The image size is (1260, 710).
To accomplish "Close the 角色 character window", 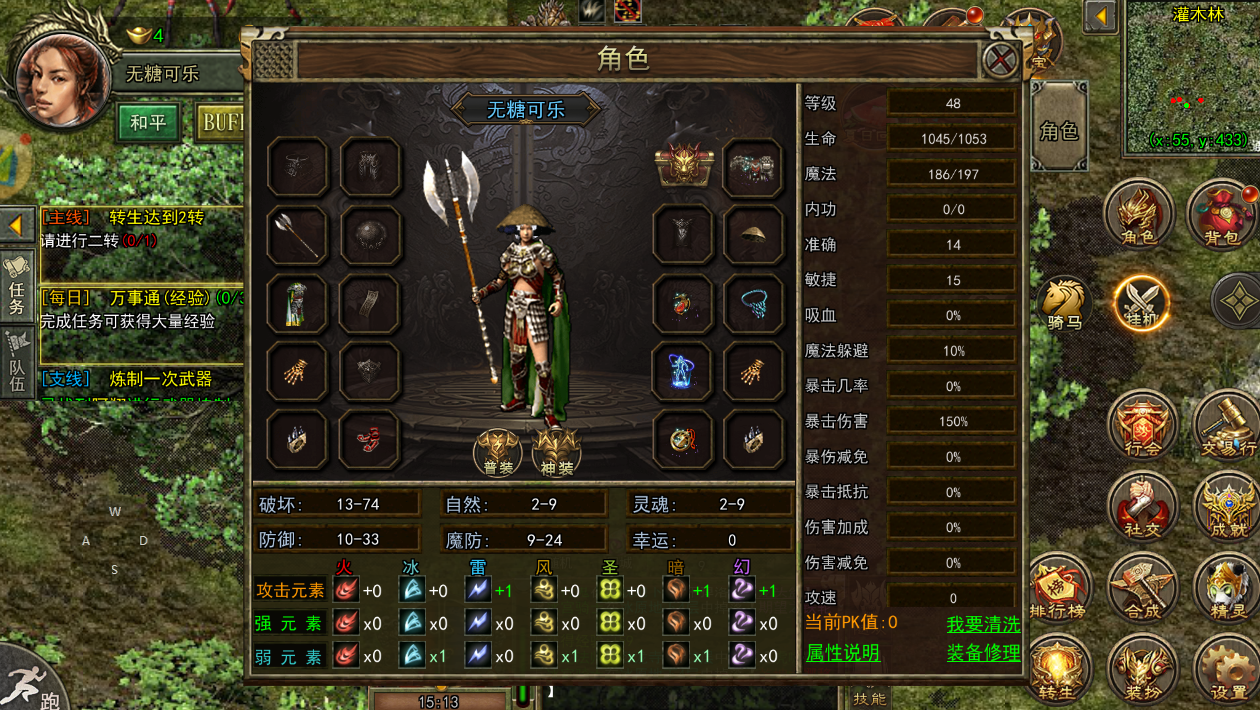I will point(1000,60).
